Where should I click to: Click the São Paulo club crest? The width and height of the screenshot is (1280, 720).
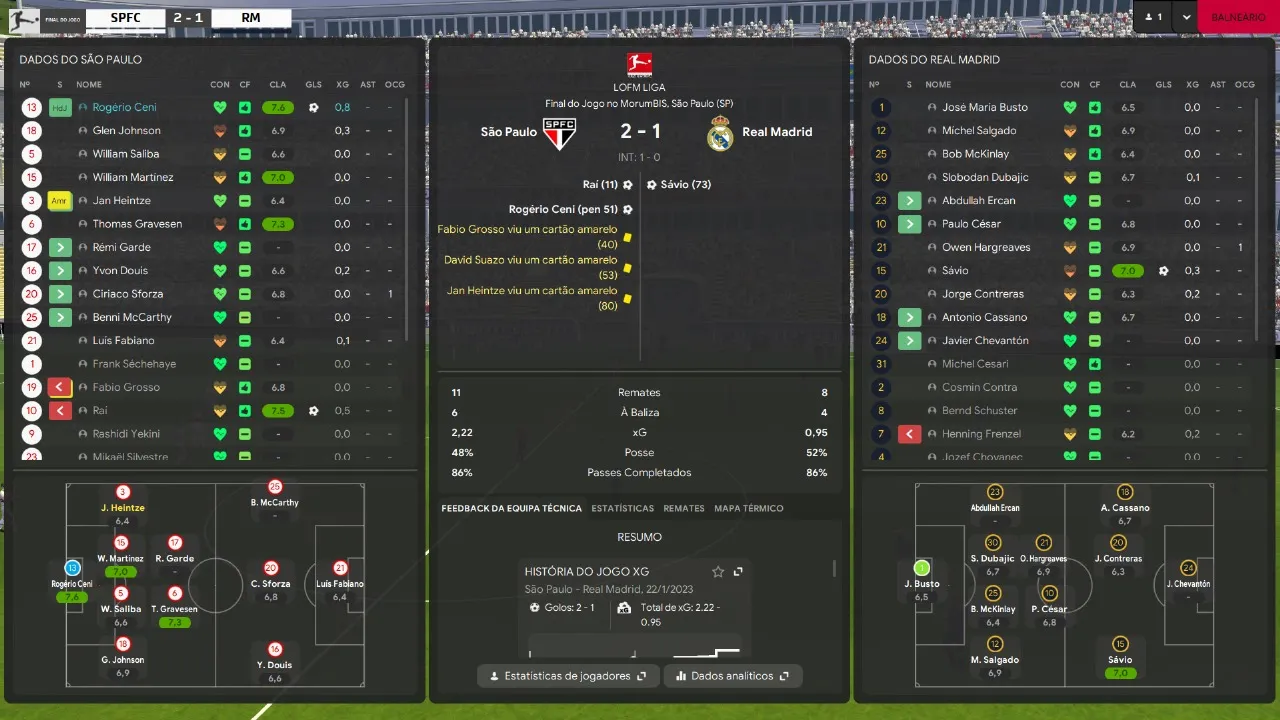559,132
